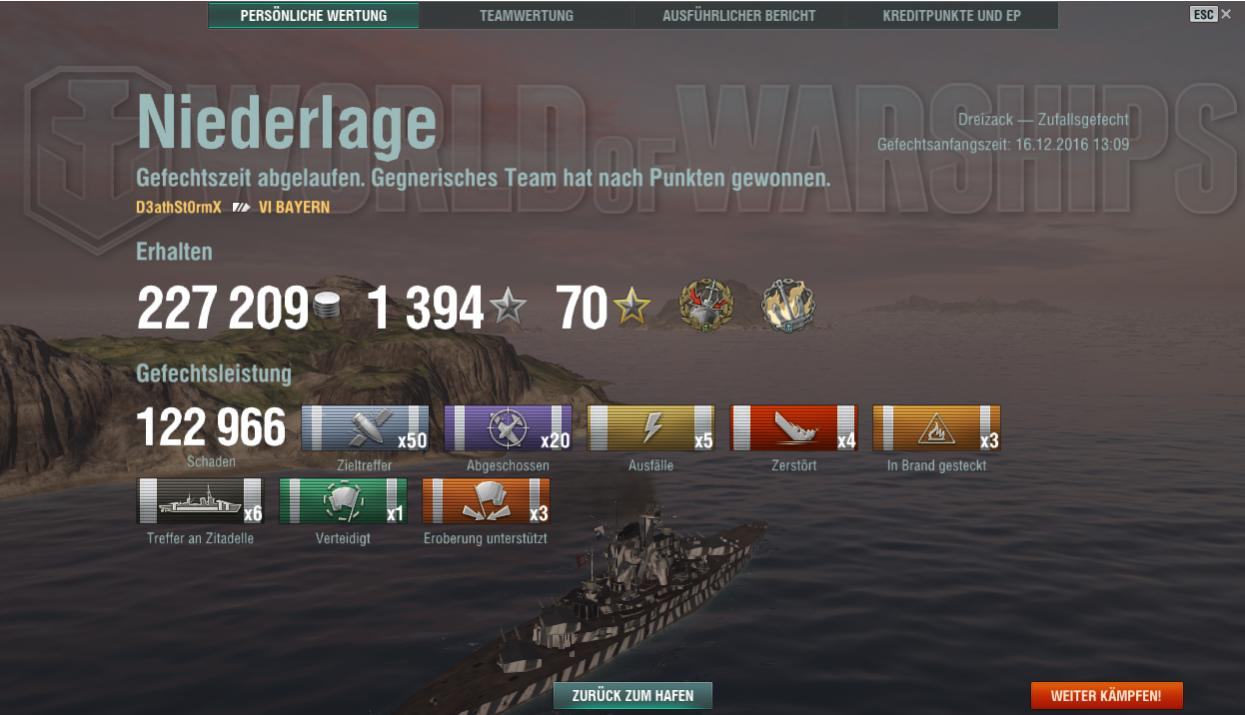This screenshot has width=1245, height=715.
Task: Select the Abgeschossen x20 ribbon
Action: (x=508, y=428)
